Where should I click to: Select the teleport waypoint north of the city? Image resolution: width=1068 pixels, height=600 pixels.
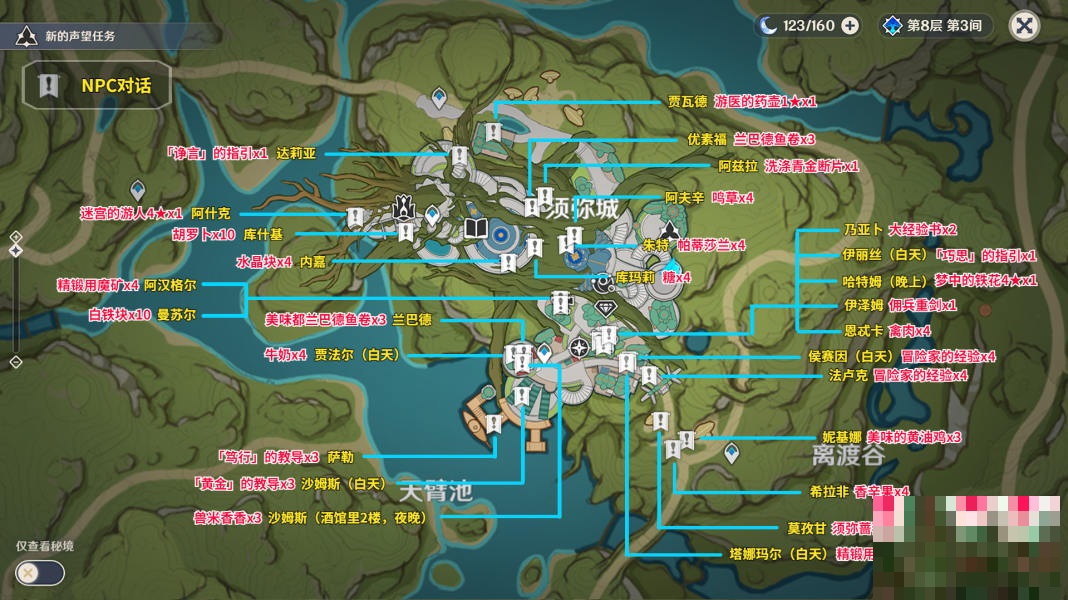point(438,97)
